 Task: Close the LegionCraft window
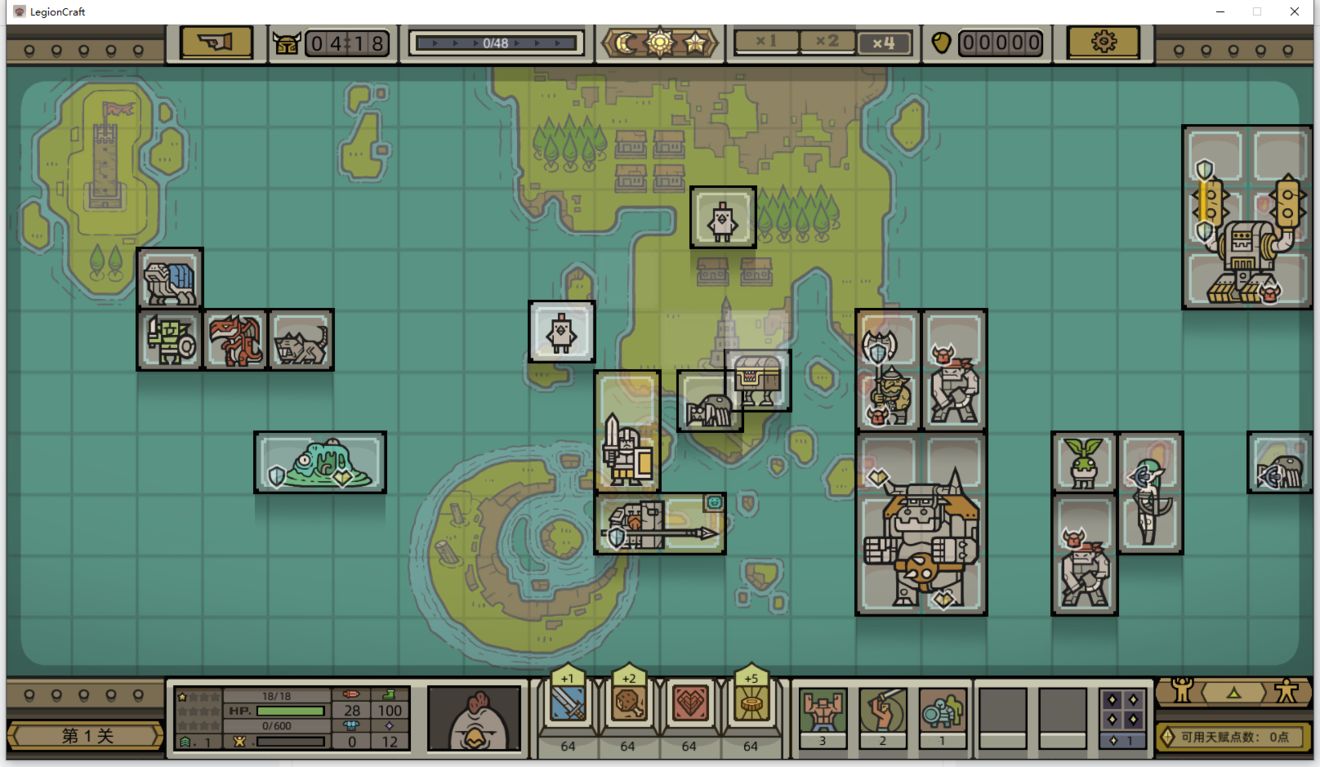1294,12
